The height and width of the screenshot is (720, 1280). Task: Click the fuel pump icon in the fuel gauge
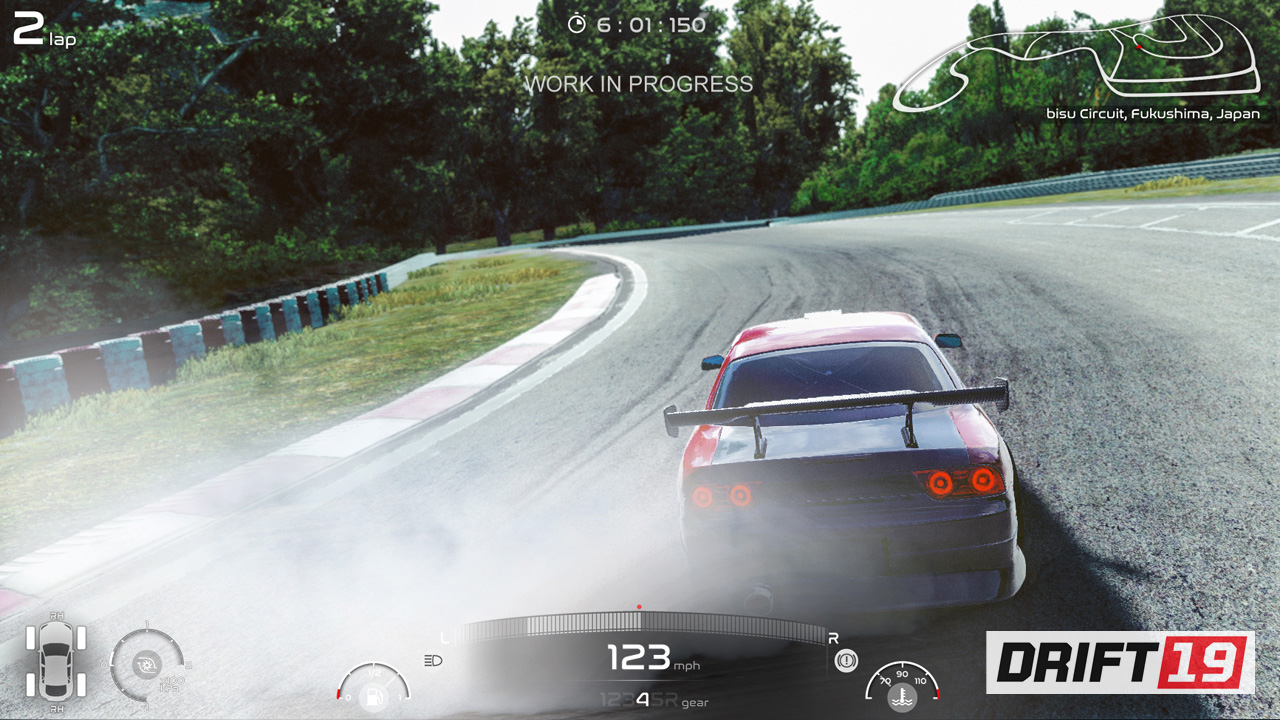[372, 697]
